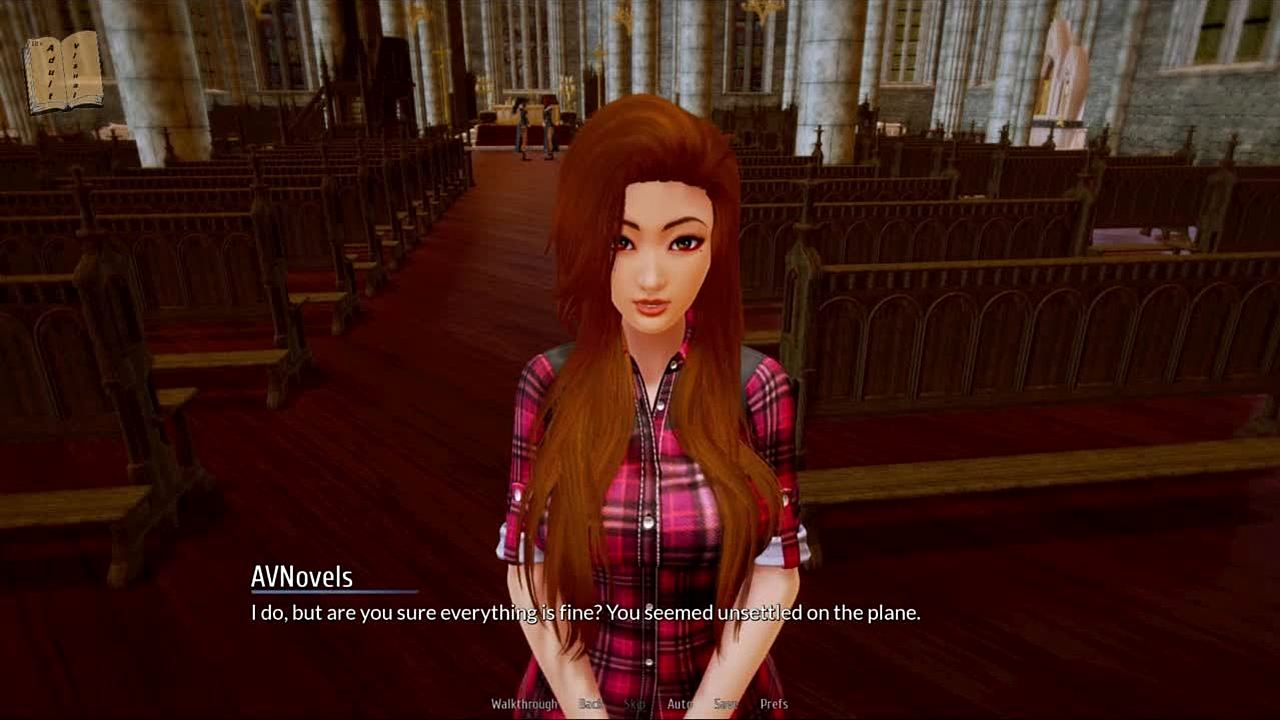This screenshot has height=720, width=1280.
Task: Open Prefs settings
Action: pyautogui.click(x=774, y=704)
